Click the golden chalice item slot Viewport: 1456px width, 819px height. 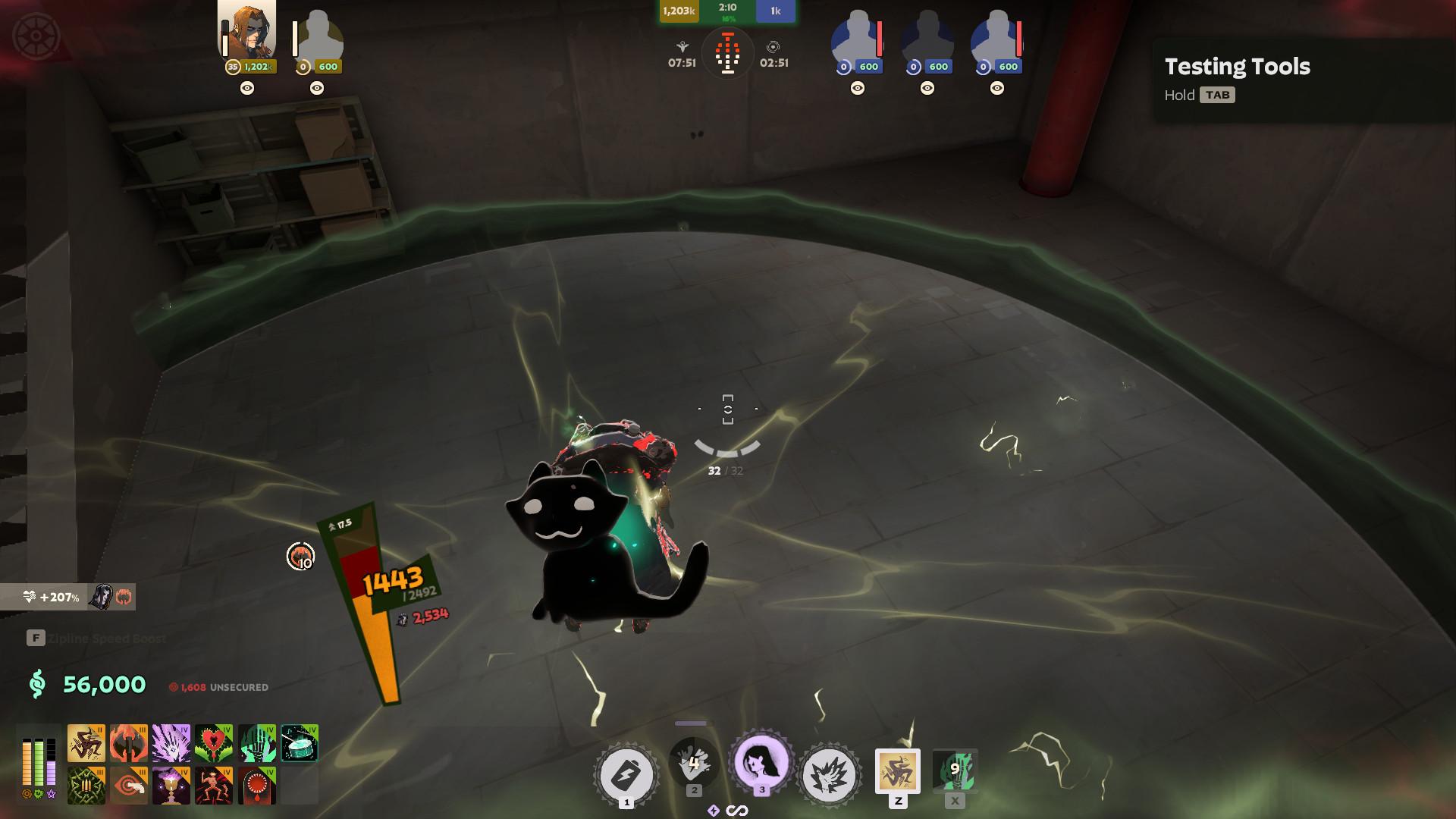click(x=171, y=786)
